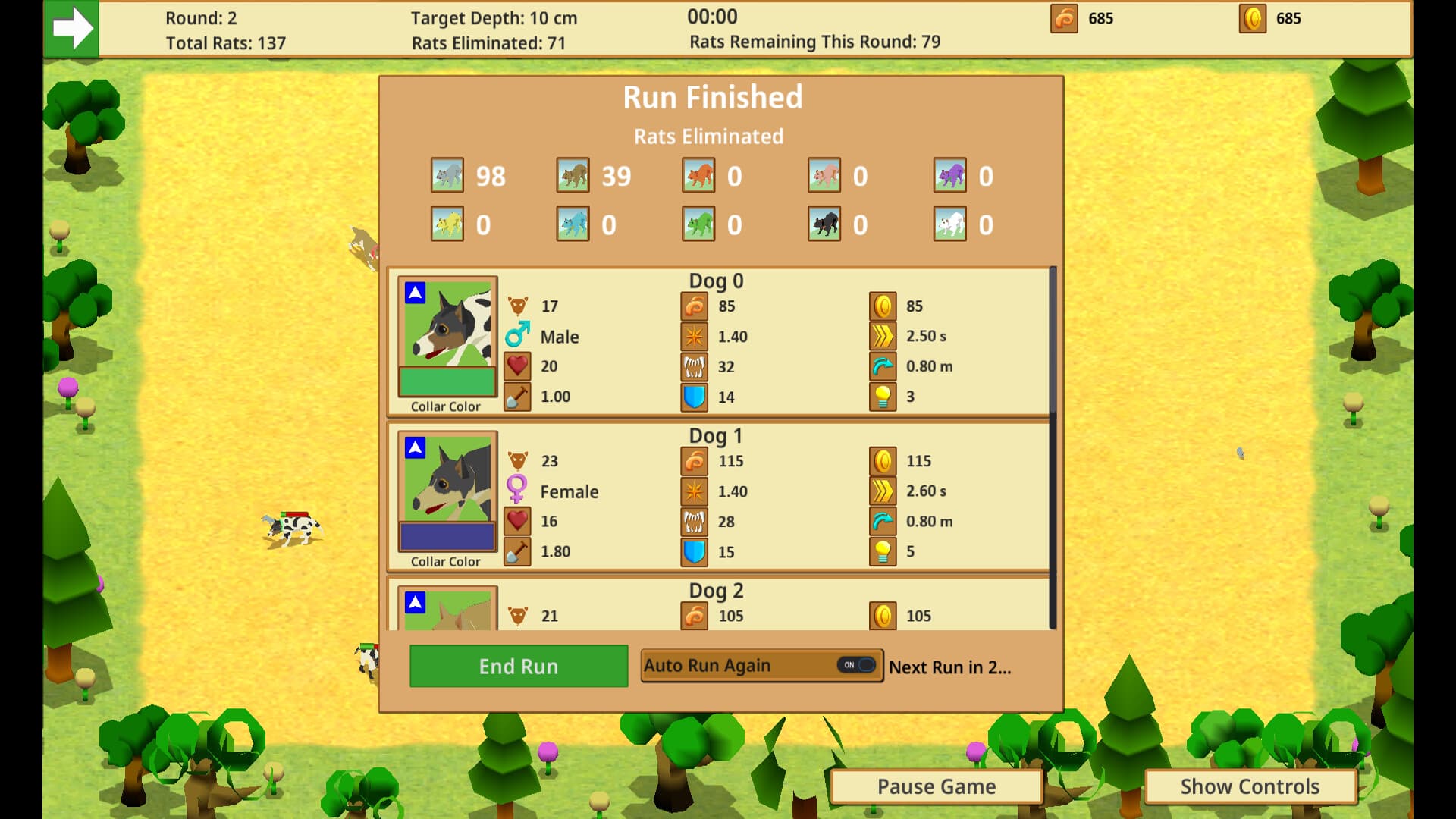Click Dog 1's blue collar color swatch

(446, 536)
